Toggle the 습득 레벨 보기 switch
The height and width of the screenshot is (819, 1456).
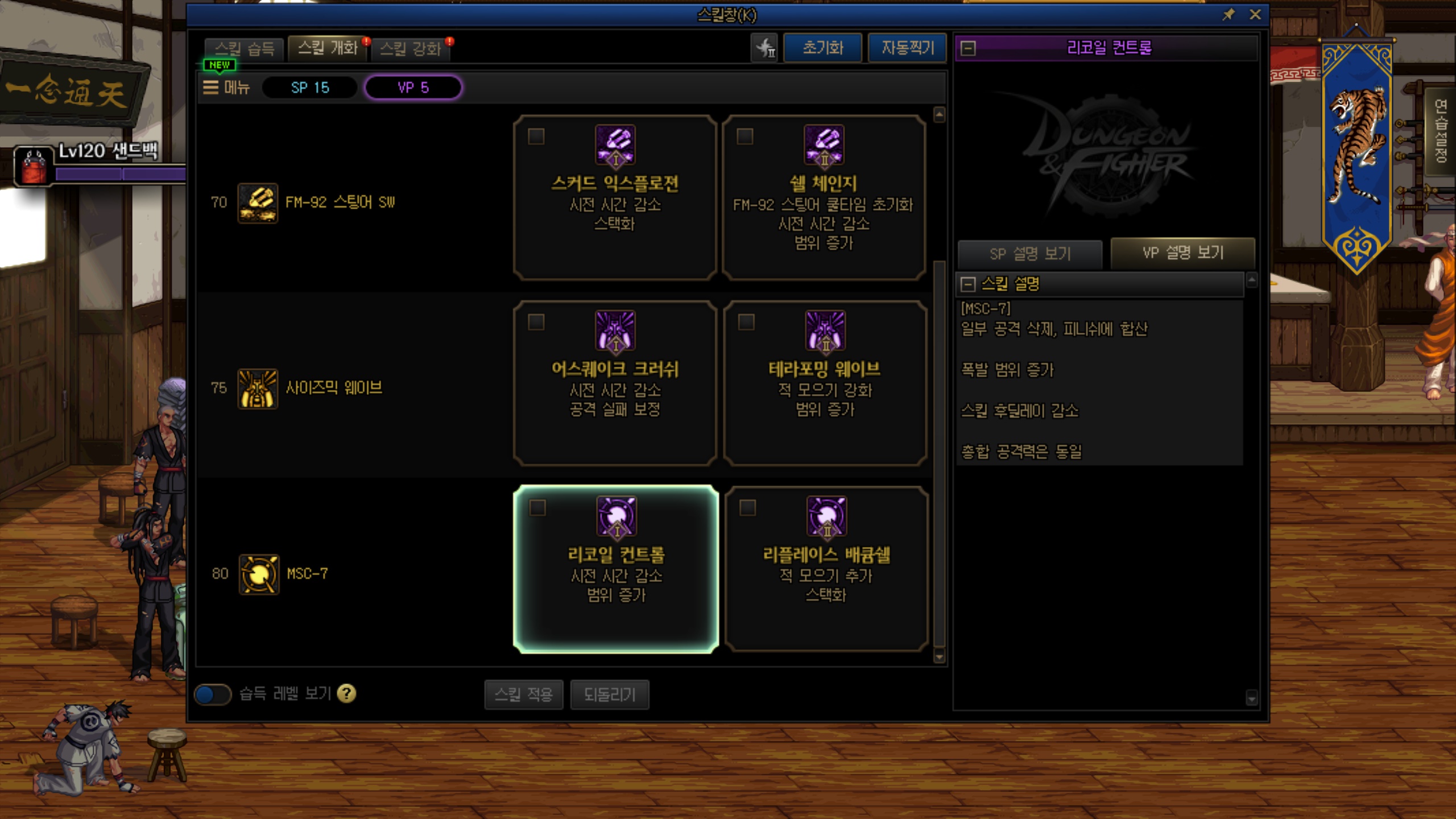(x=213, y=694)
